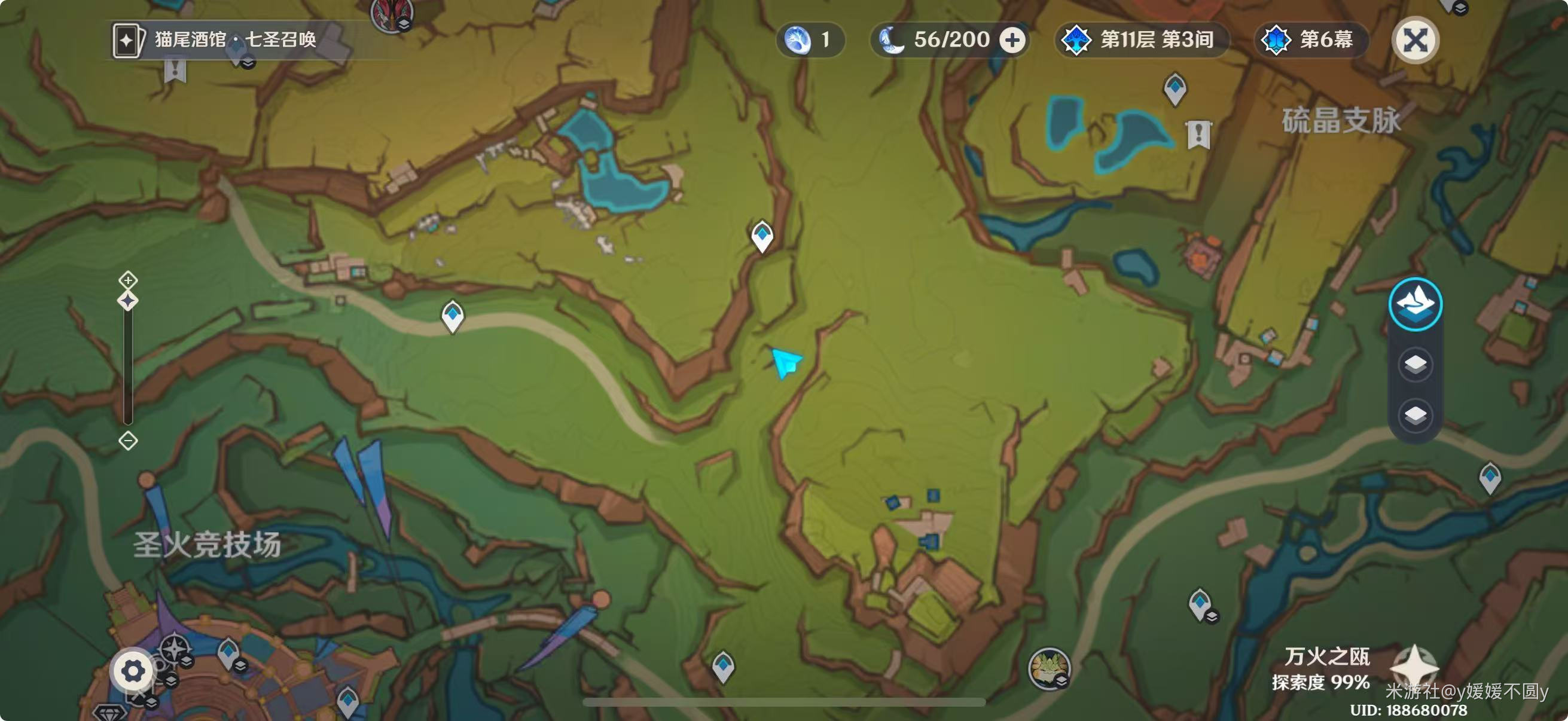The image size is (1568, 721).
Task: Close the map with the X button
Action: [1415, 41]
